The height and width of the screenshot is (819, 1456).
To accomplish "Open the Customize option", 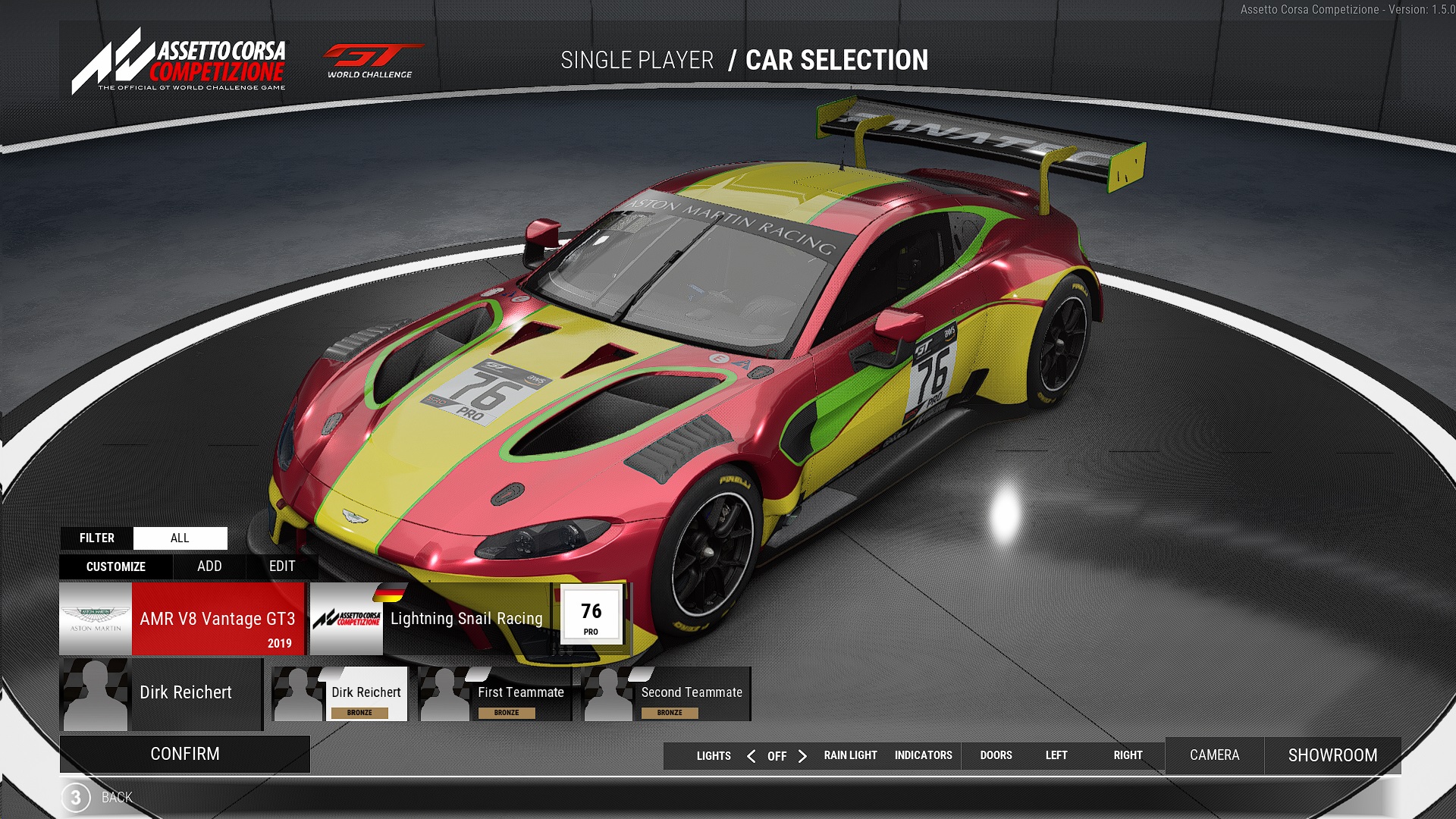I will [116, 566].
